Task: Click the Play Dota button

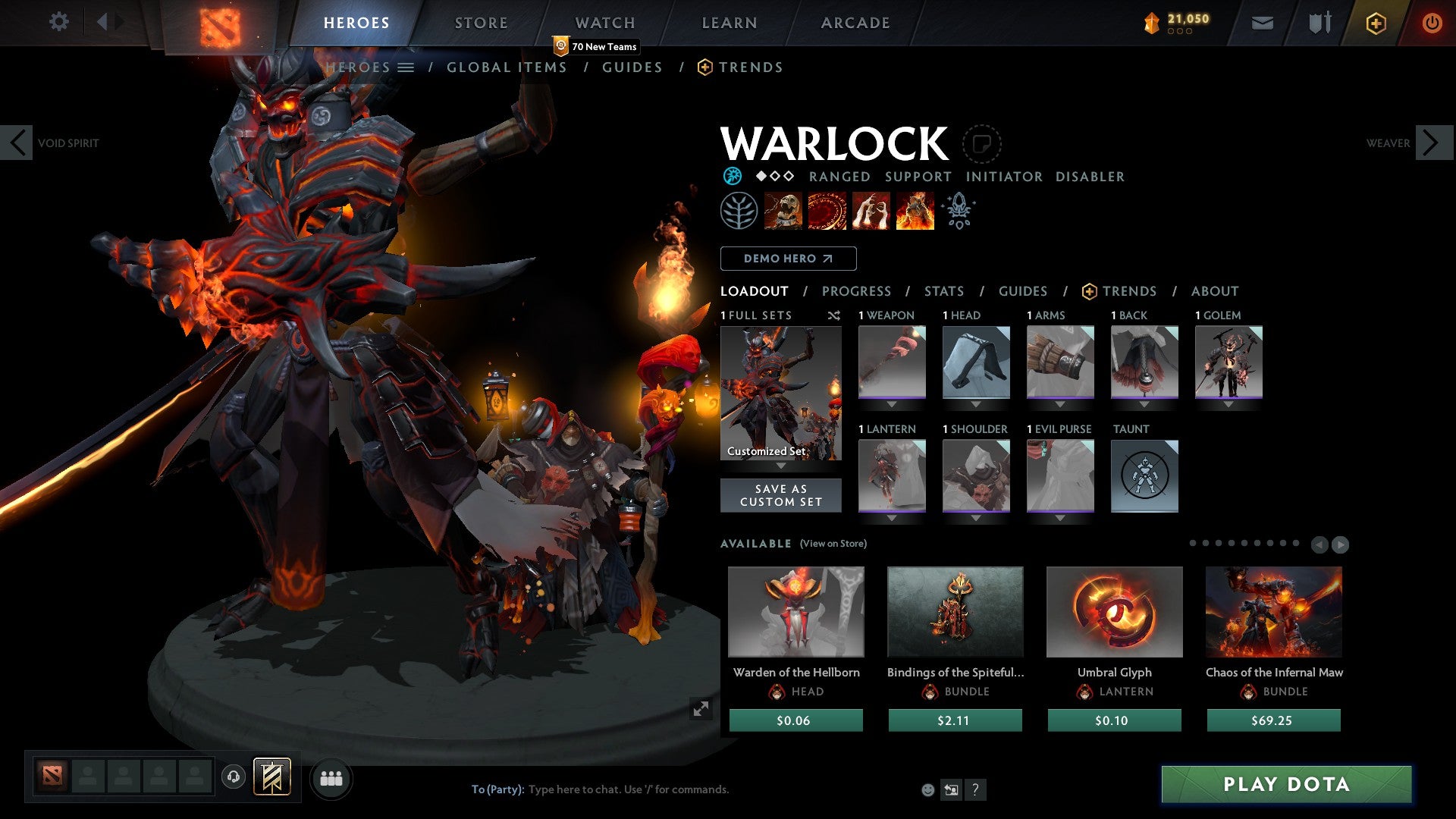Action: tap(1286, 784)
